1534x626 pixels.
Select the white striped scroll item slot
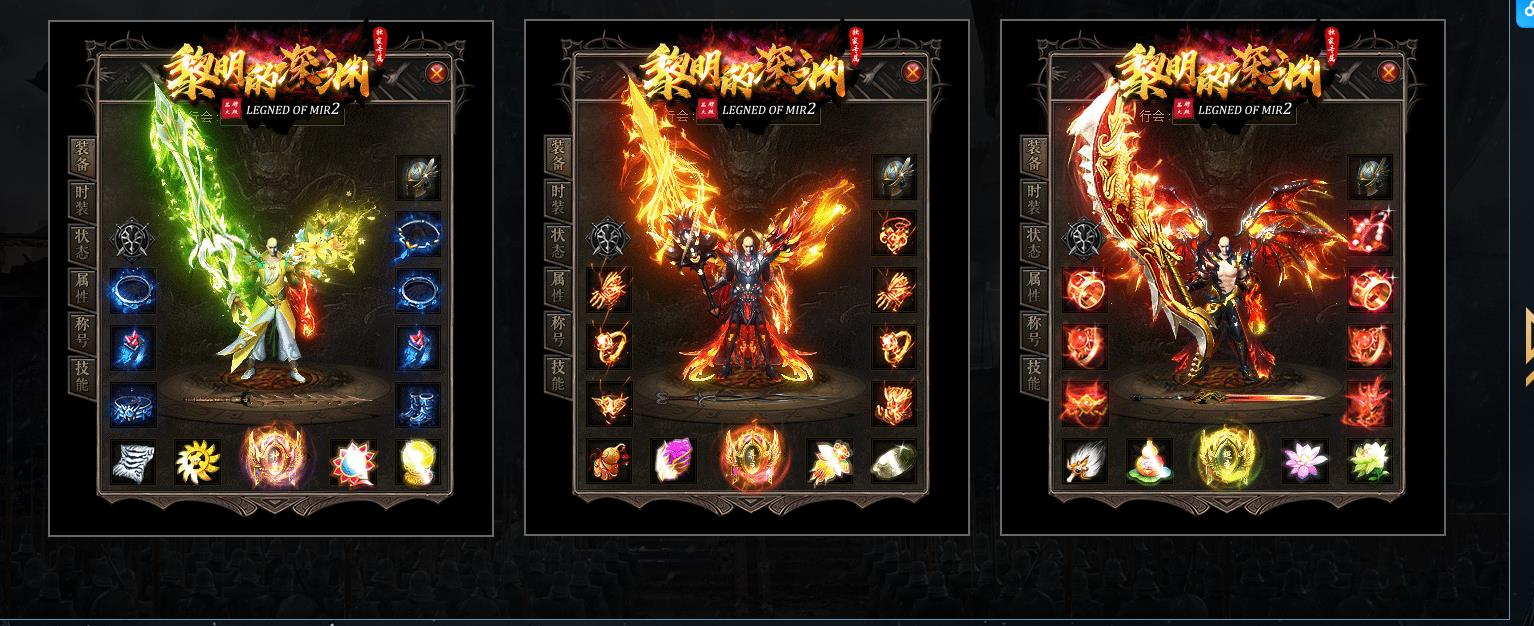coord(133,462)
